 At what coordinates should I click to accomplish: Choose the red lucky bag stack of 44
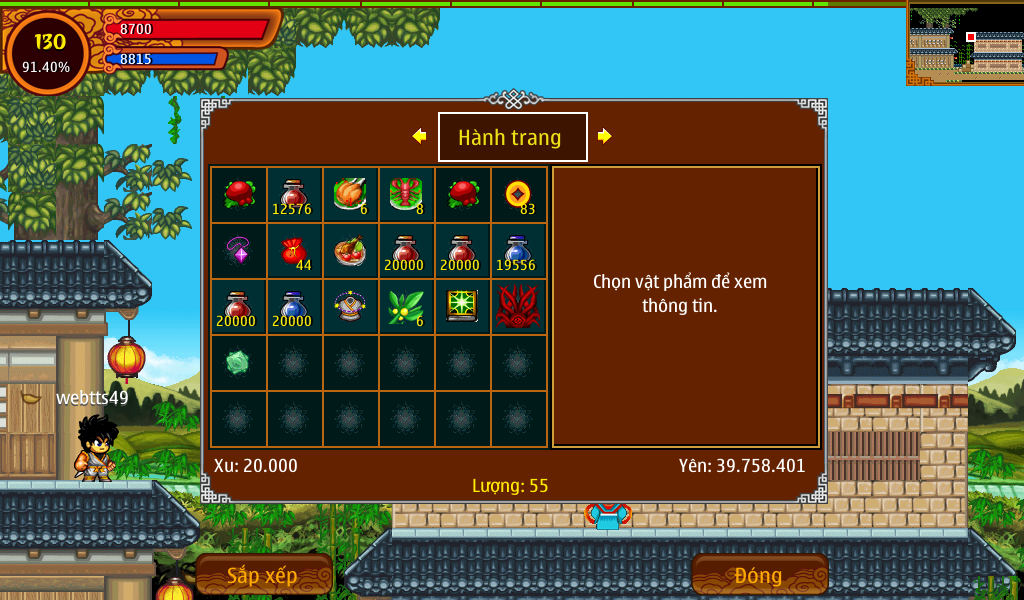[294, 251]
